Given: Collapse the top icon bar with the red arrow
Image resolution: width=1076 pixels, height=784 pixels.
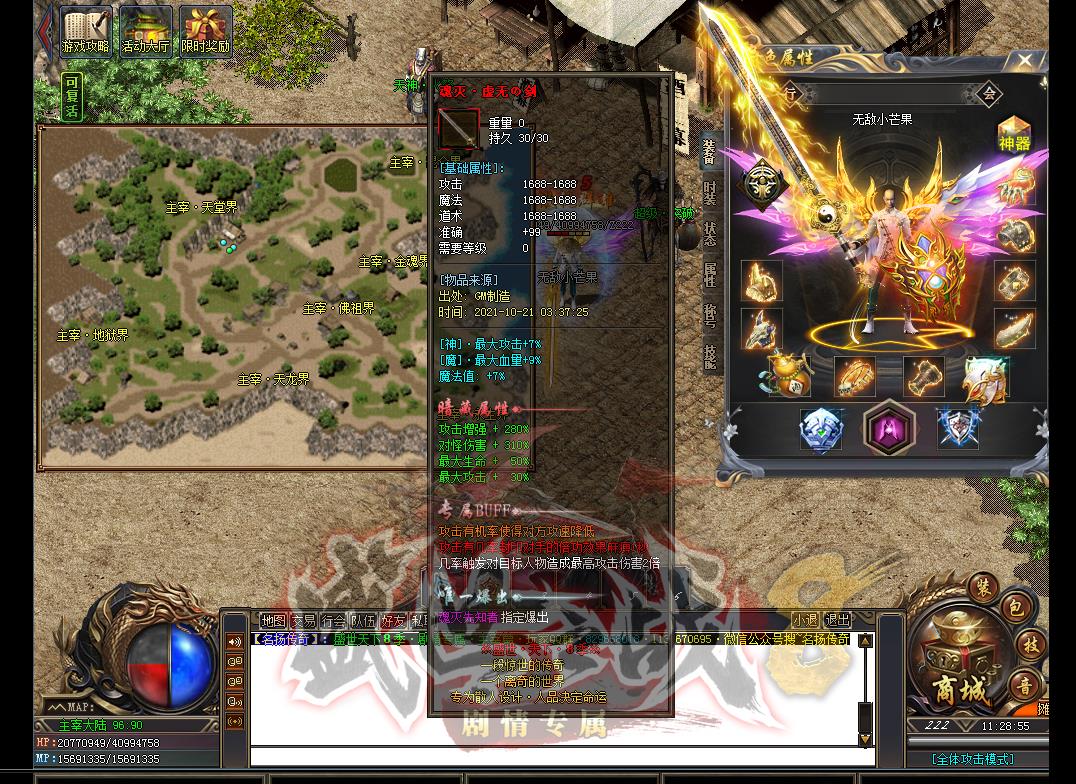Looking at the screenshot, I should [45, 30].
